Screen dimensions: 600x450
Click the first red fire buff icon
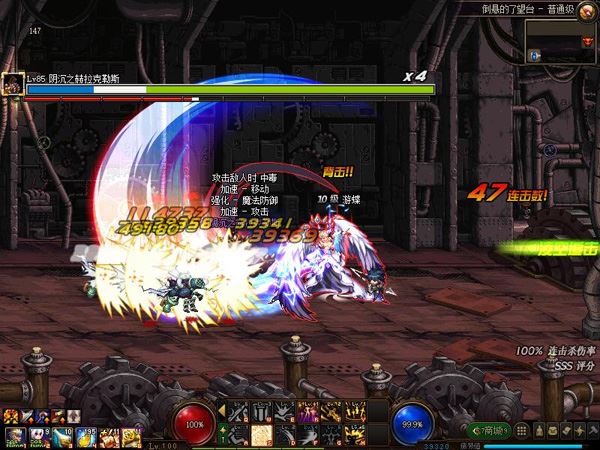pos(11,416)
